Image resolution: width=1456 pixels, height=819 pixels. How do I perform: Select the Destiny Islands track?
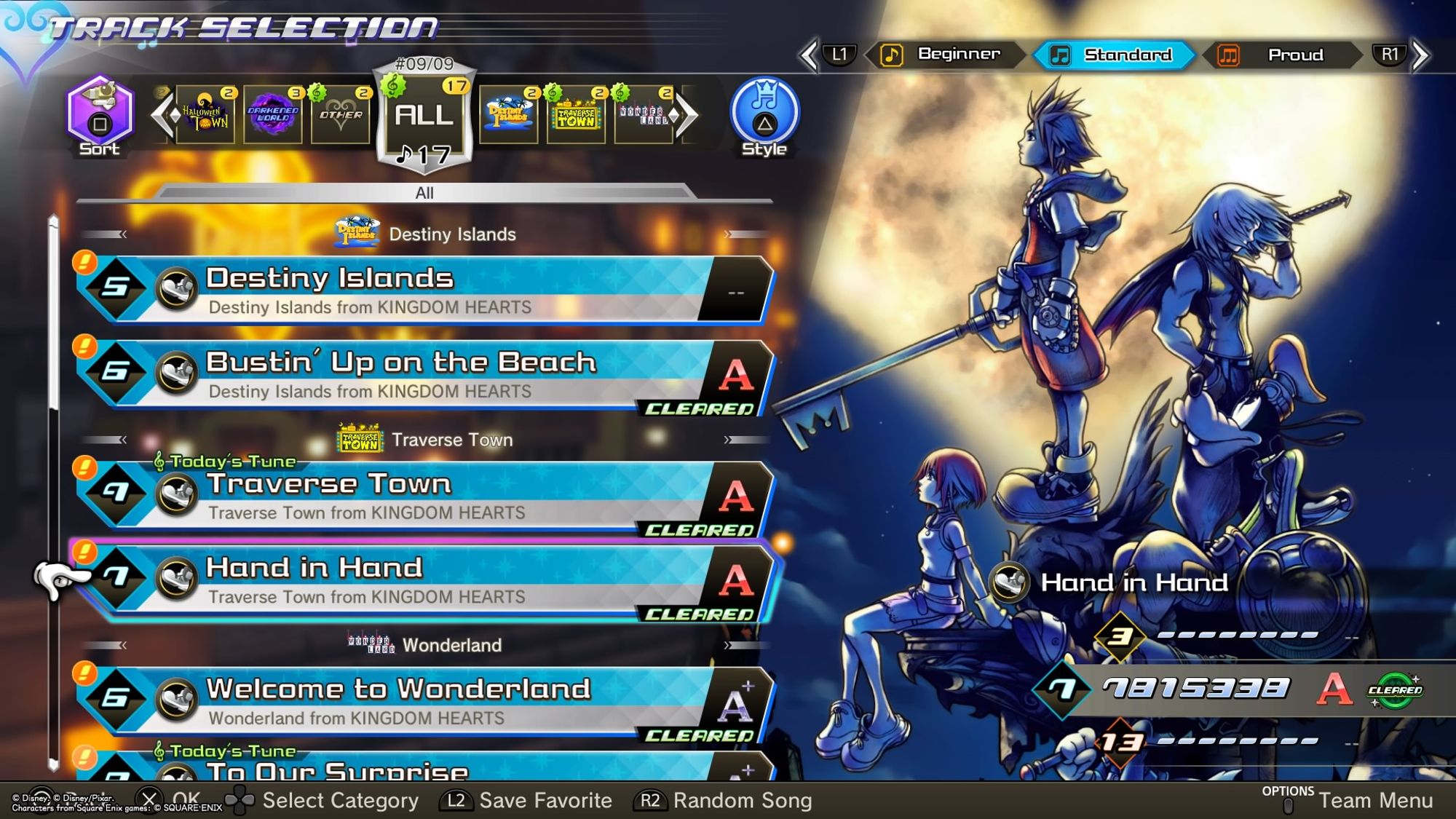[x=422, y=289]
